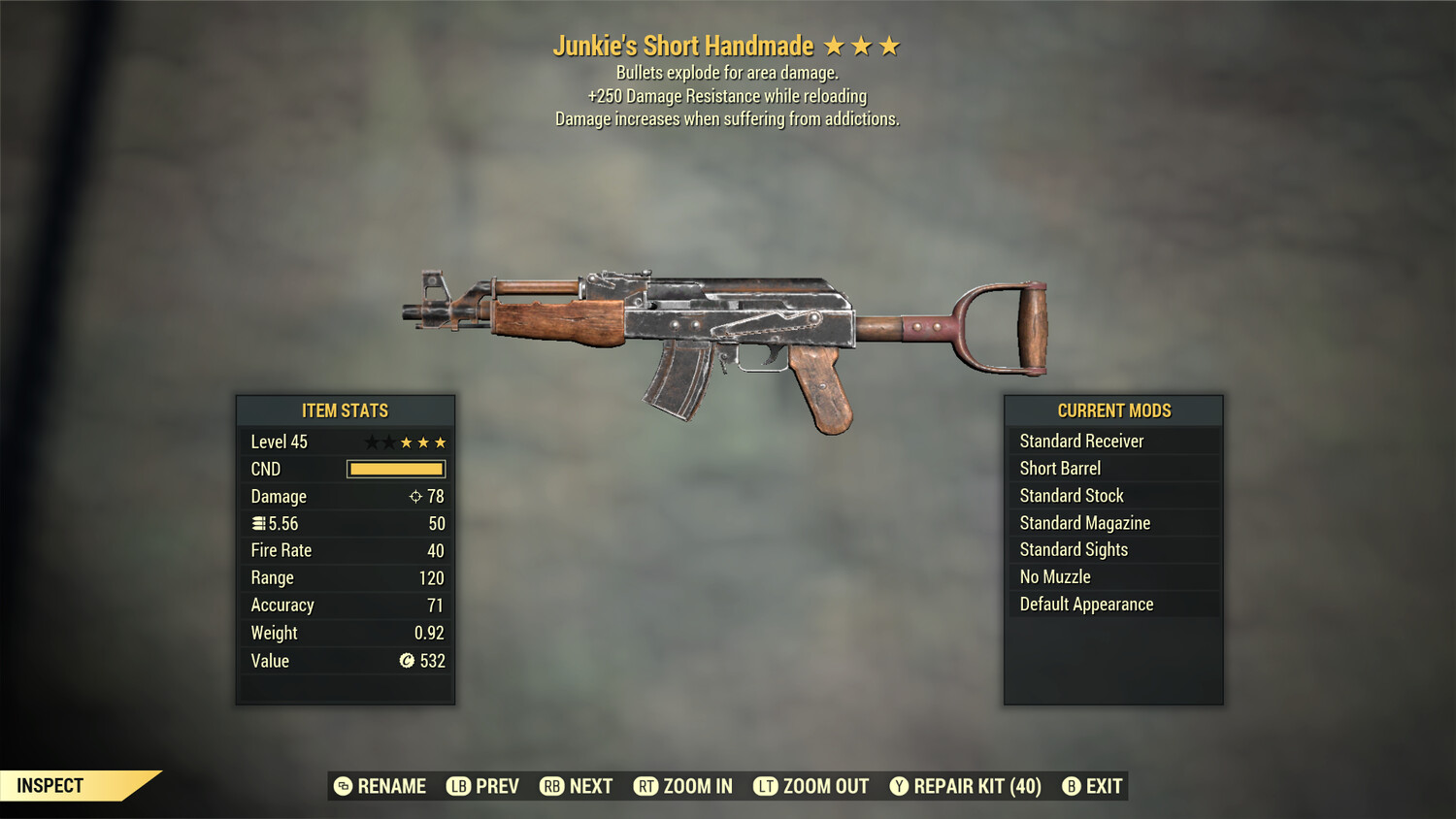1456x819 pixels.
Task: Switch to the INSPECT tab
Action: pyautogui.click(x=50, y=785)
